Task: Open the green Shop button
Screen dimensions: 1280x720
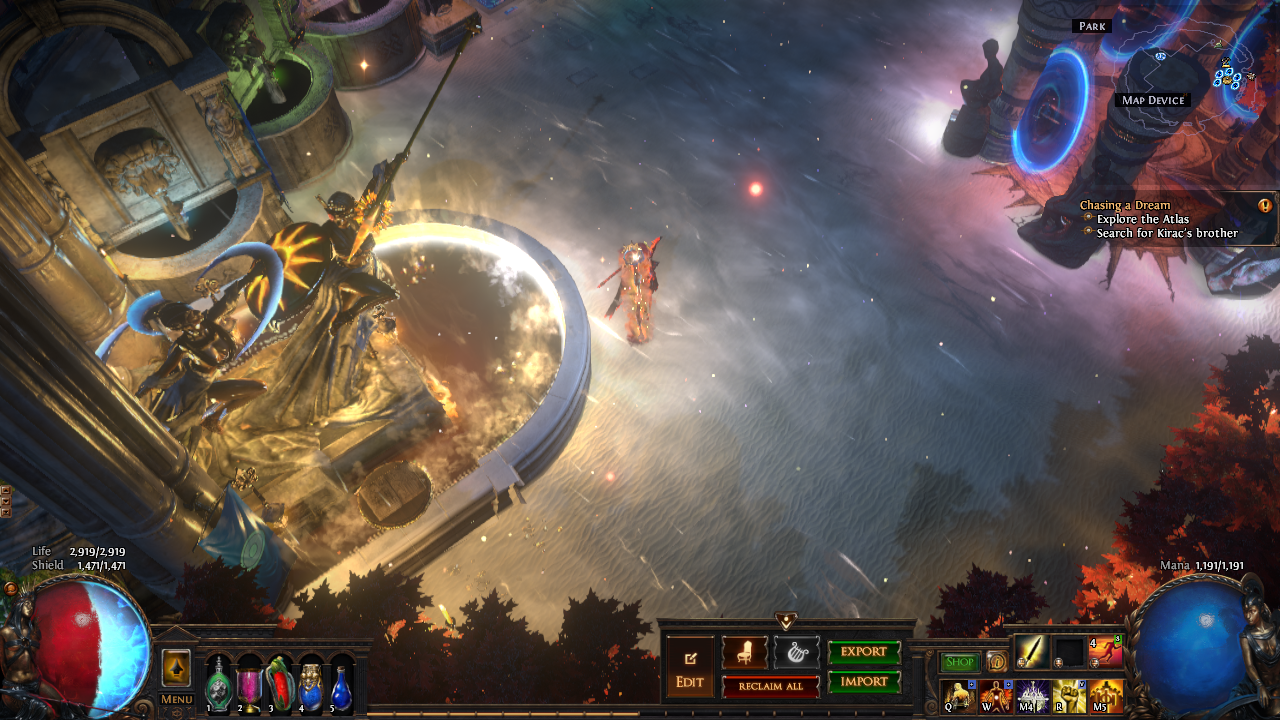Action: (960, 662)
